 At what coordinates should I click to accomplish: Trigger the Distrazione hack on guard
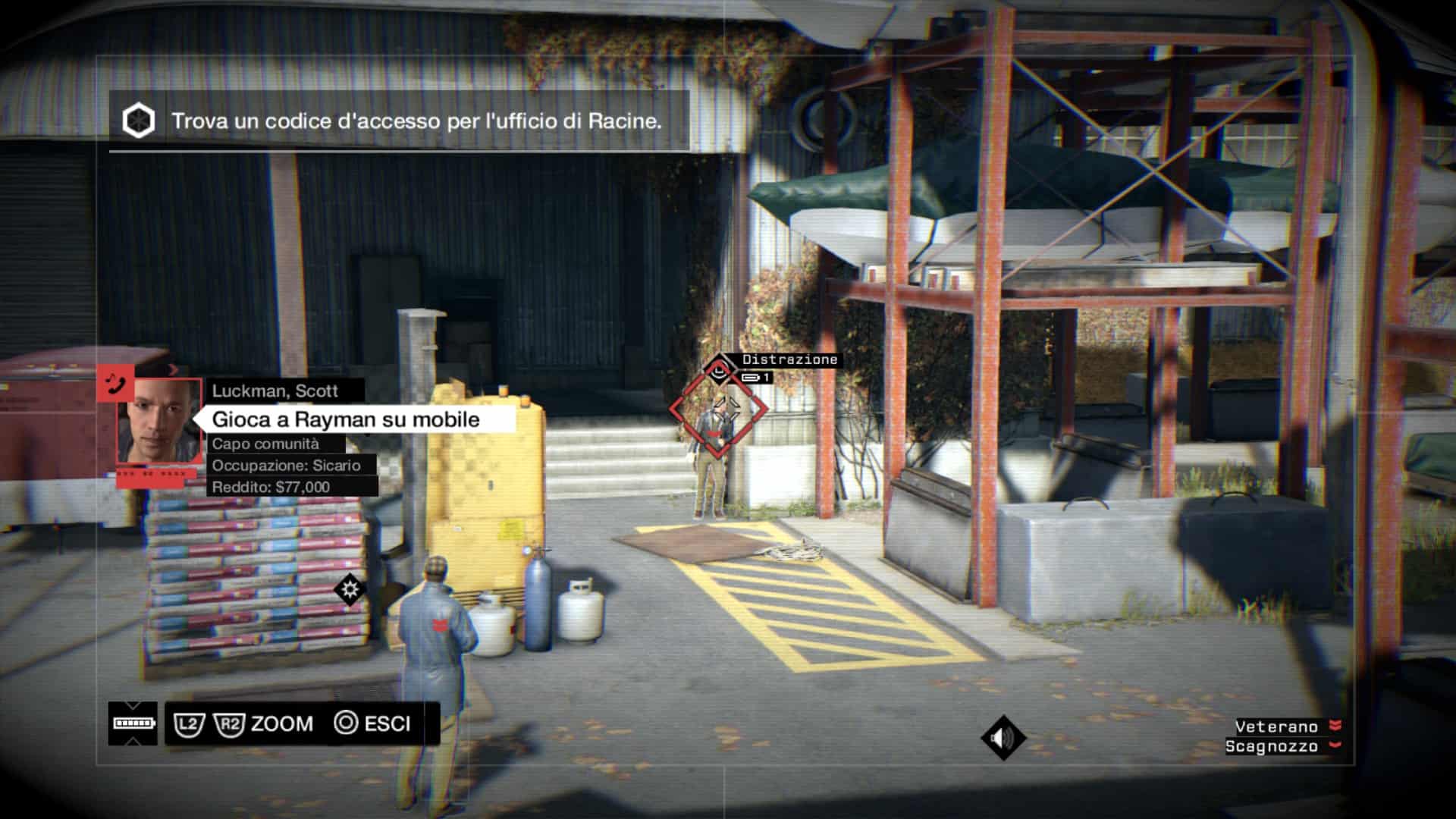(717, 409)
